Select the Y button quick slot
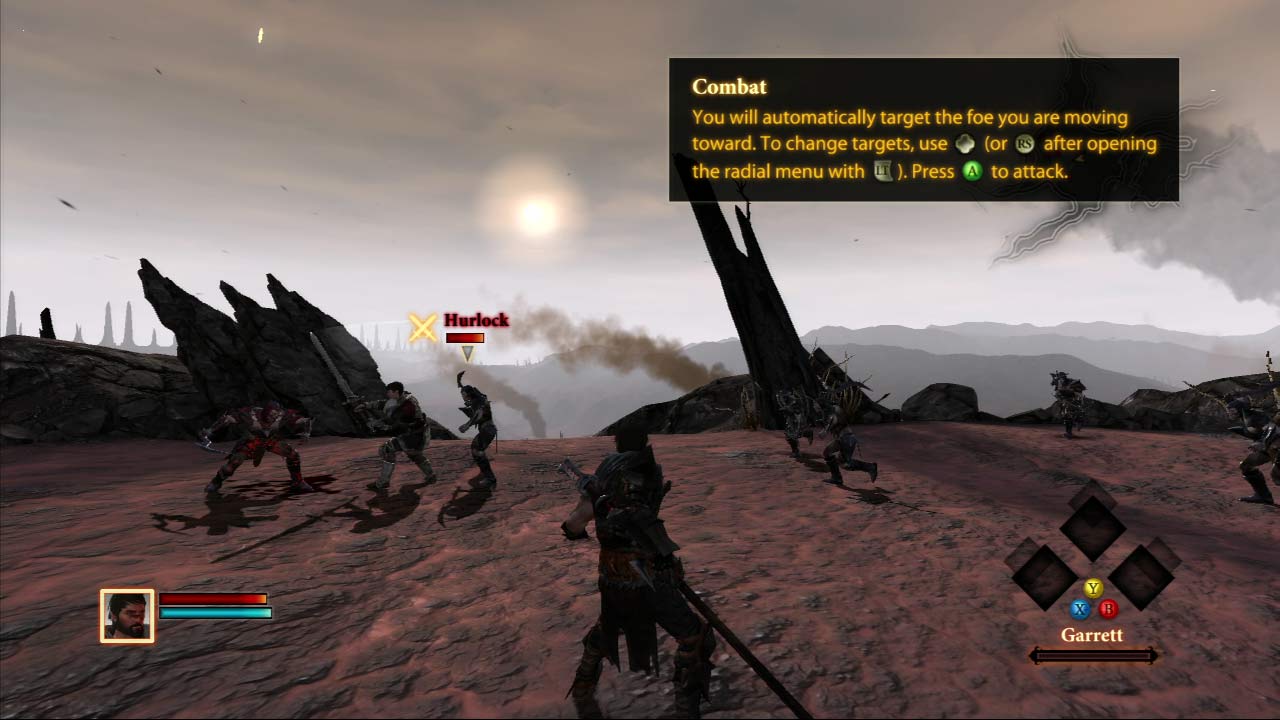This screenshot has width=1280, height=720. (1093, 588)
